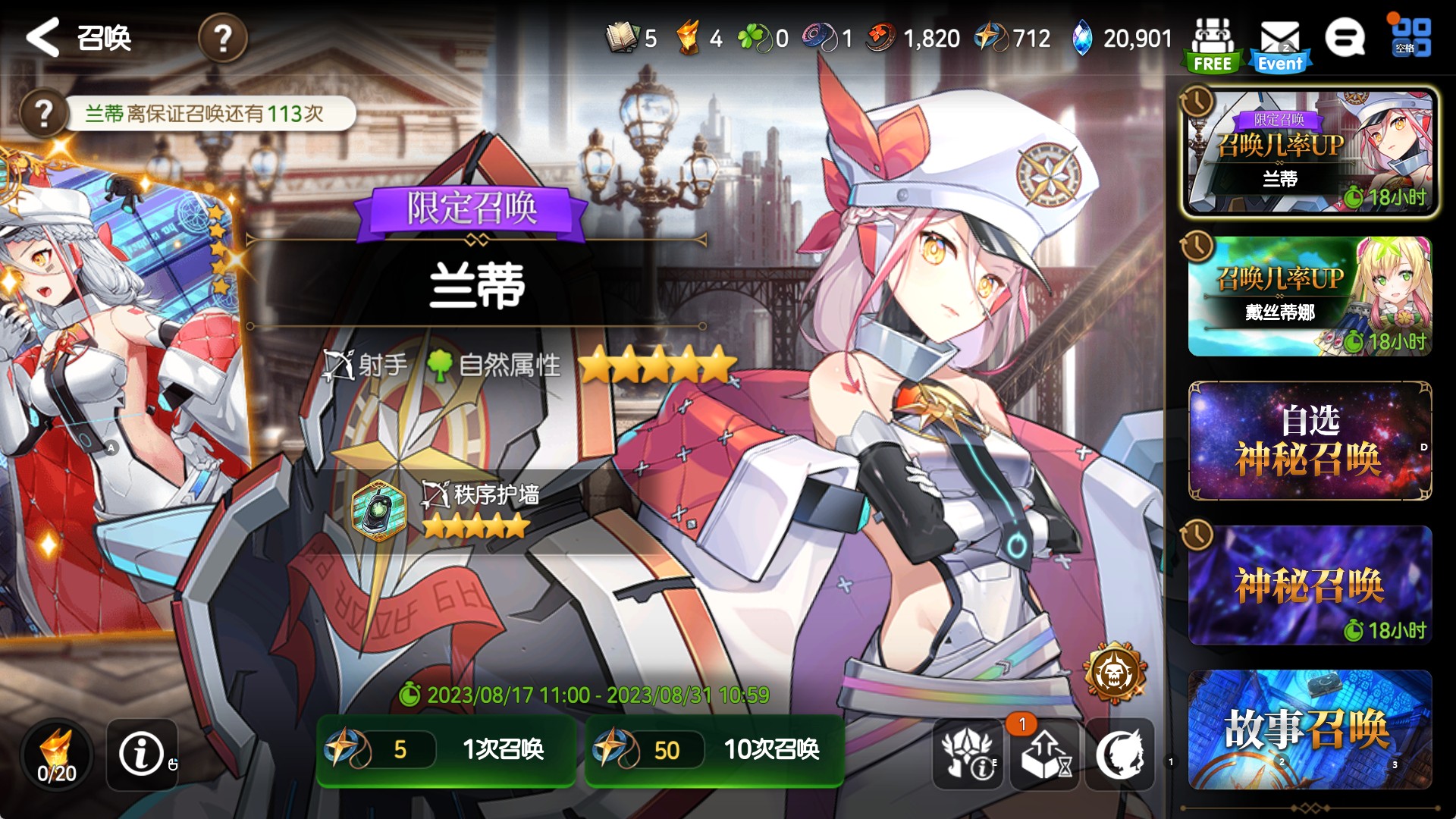Screen dimensions: 1456x819
Task: Open the help question mark beside 召唤 title
Action: pyautogui.click(x=222, y=37)
